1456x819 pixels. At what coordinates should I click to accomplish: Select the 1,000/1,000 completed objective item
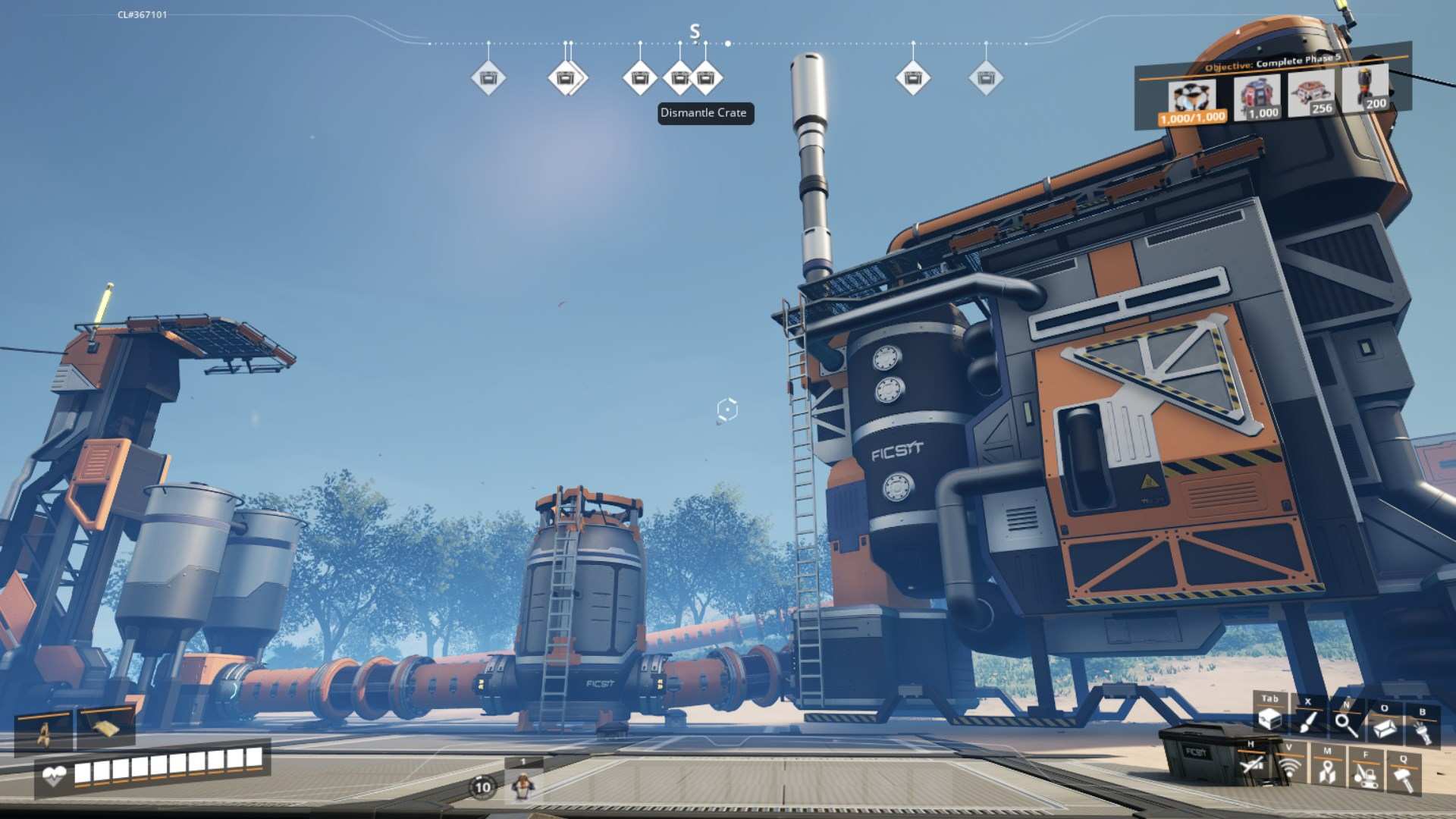[x=1191, y=97]
